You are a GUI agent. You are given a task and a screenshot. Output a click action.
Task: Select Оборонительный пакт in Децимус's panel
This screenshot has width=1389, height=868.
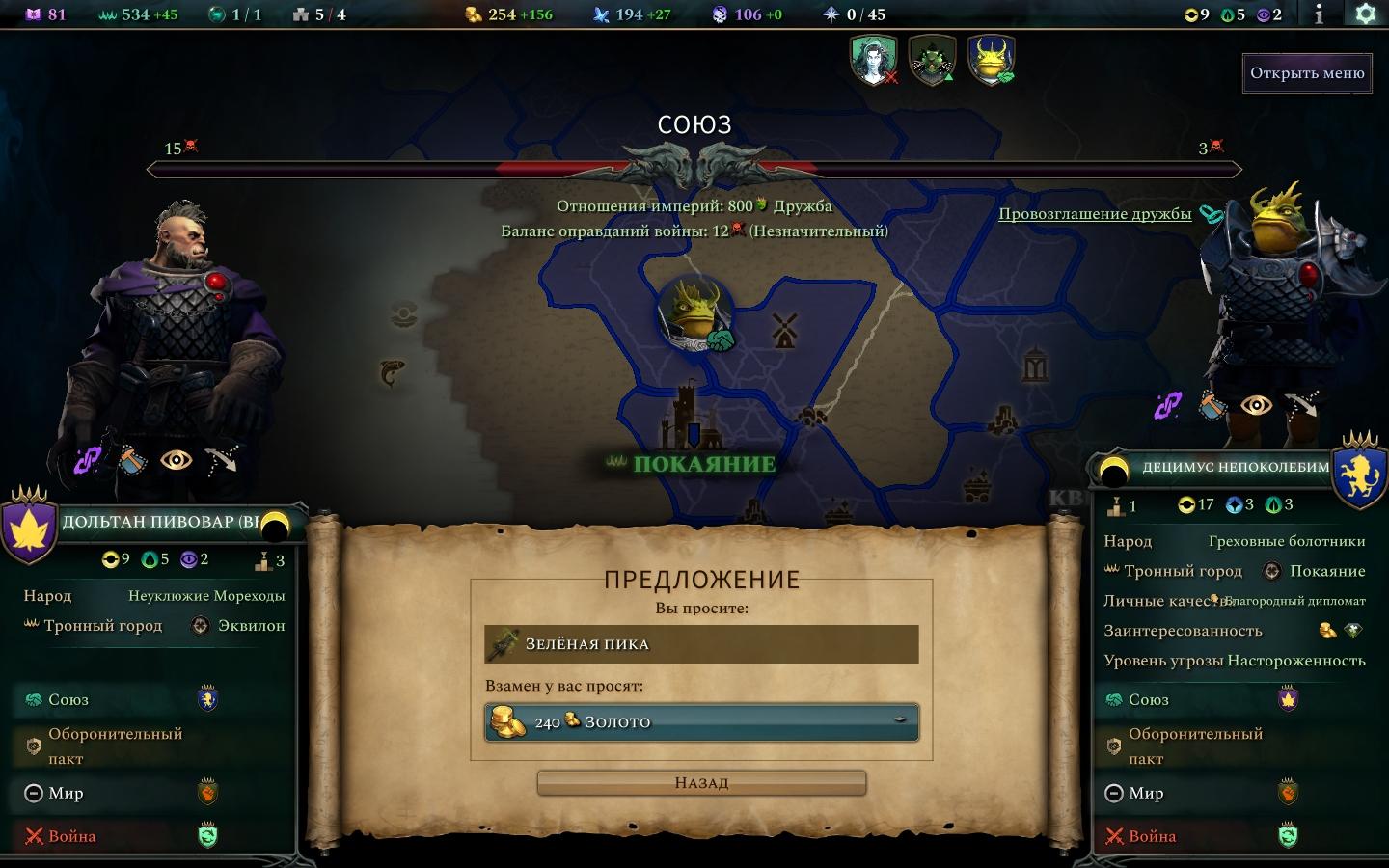[1195, 746]
